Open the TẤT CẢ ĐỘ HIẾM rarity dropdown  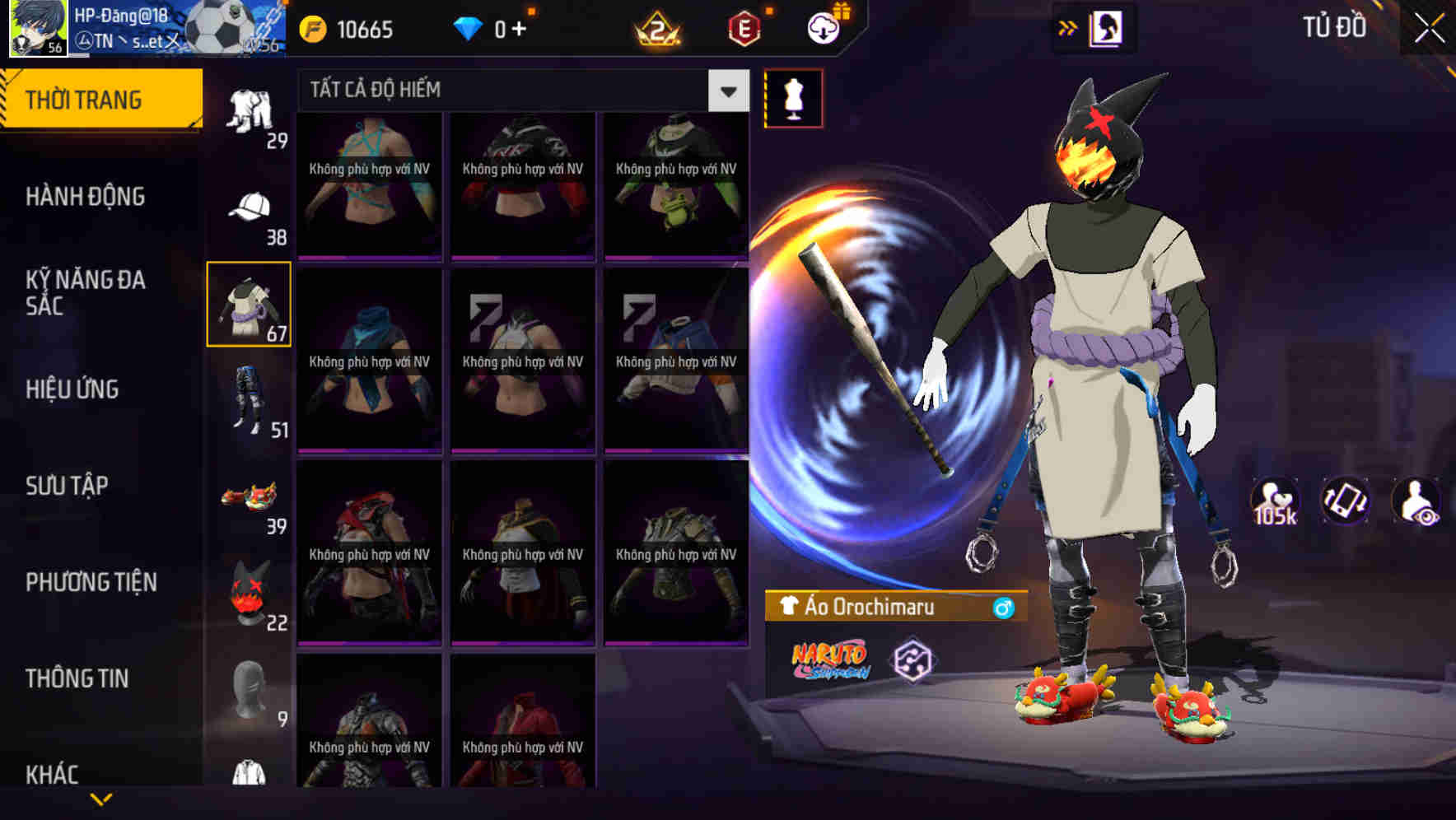tap(727, 91)
